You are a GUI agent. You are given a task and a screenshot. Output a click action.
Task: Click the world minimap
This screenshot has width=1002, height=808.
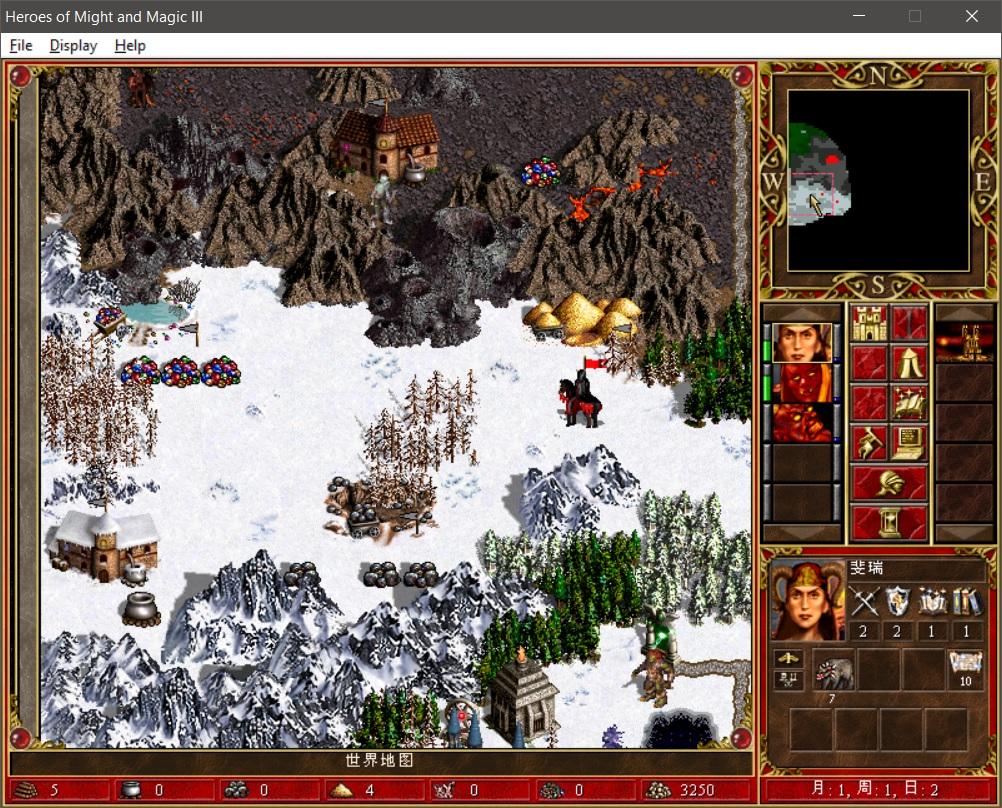pyautogui.click(x=877, y=181)
